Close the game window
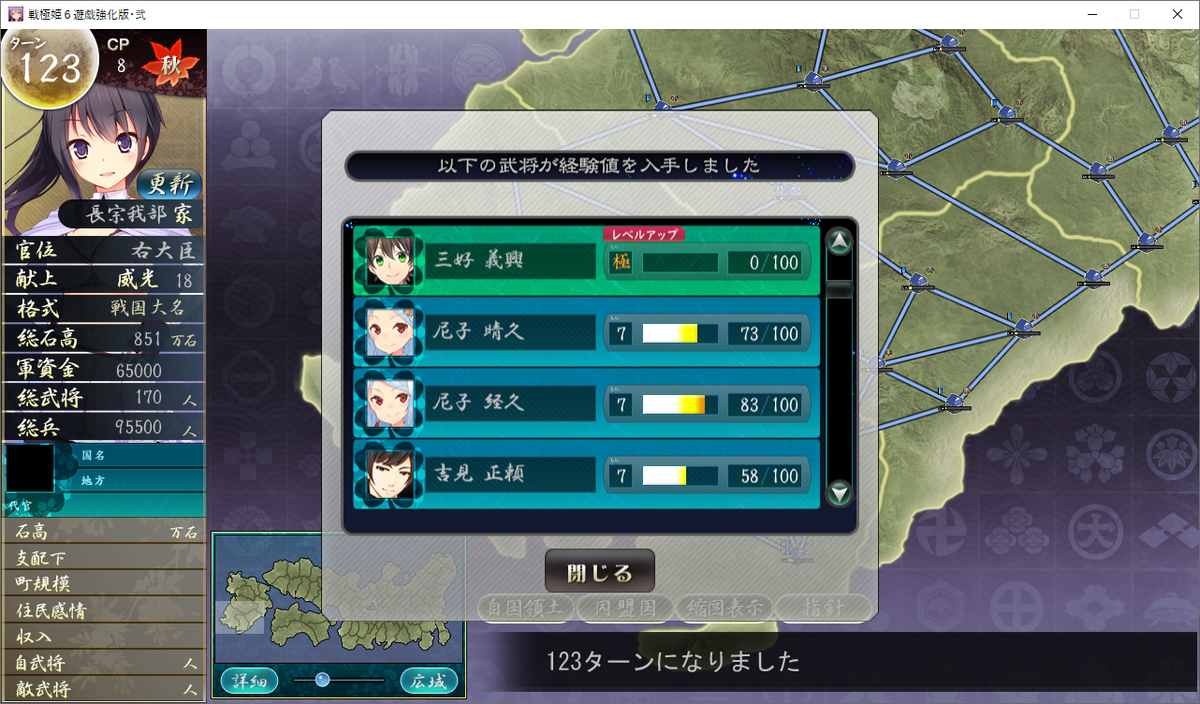This screenshot has width=1200, height=704. tap(1176, 14)
